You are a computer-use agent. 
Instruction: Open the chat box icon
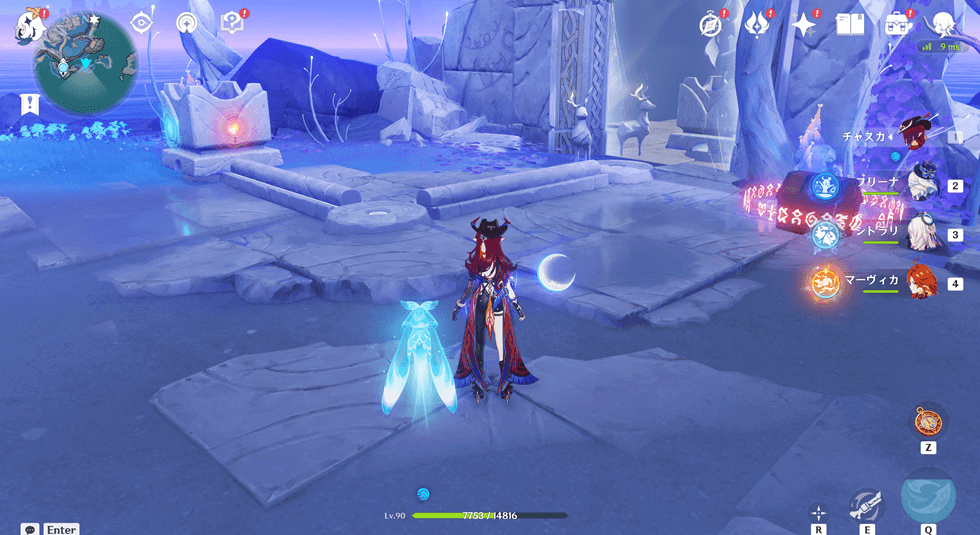pos(30,528)
